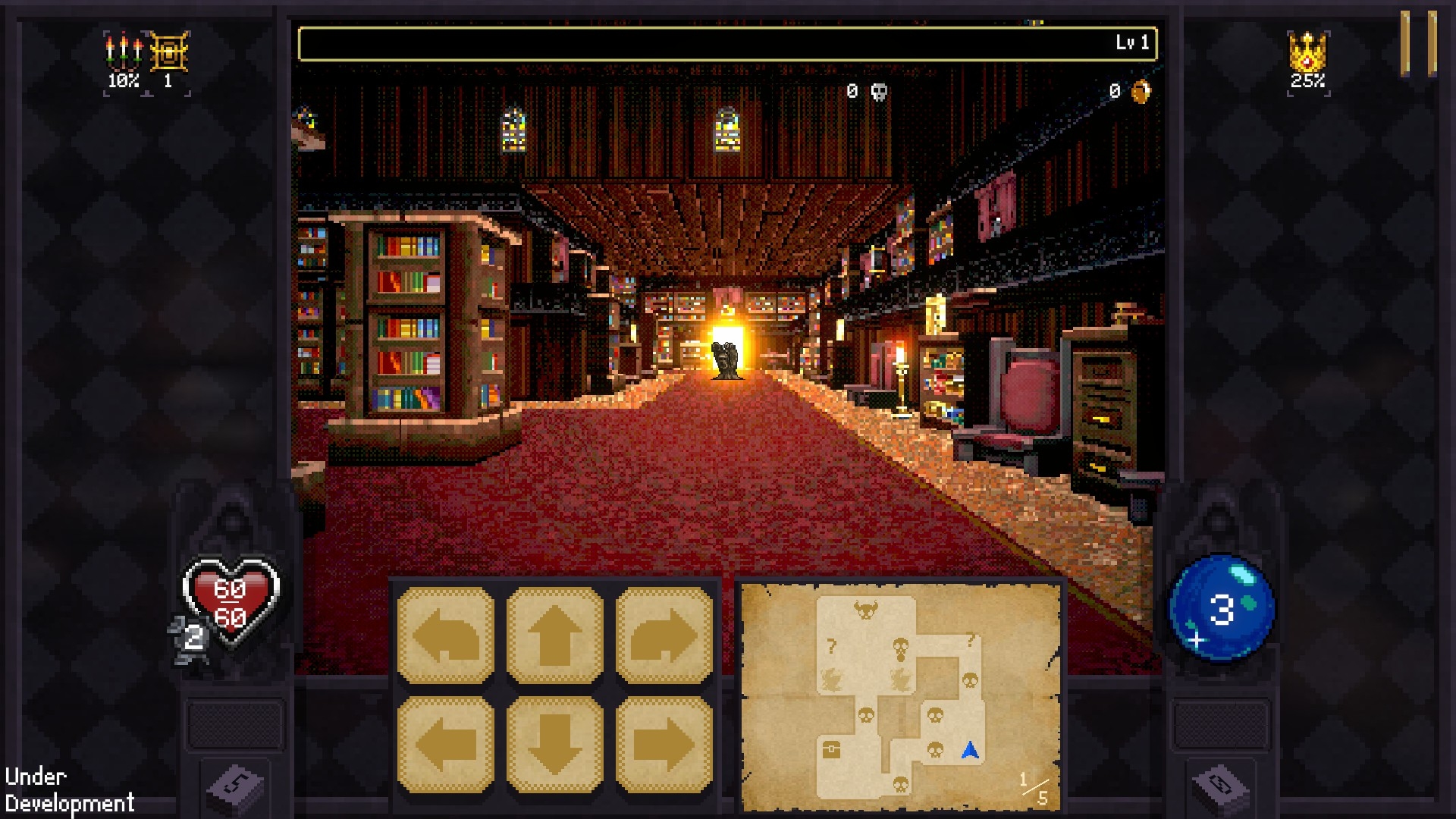Open the parchment dungeon minimap
This screenshot has height=819, width=1456.
click(x=900, y=696)
